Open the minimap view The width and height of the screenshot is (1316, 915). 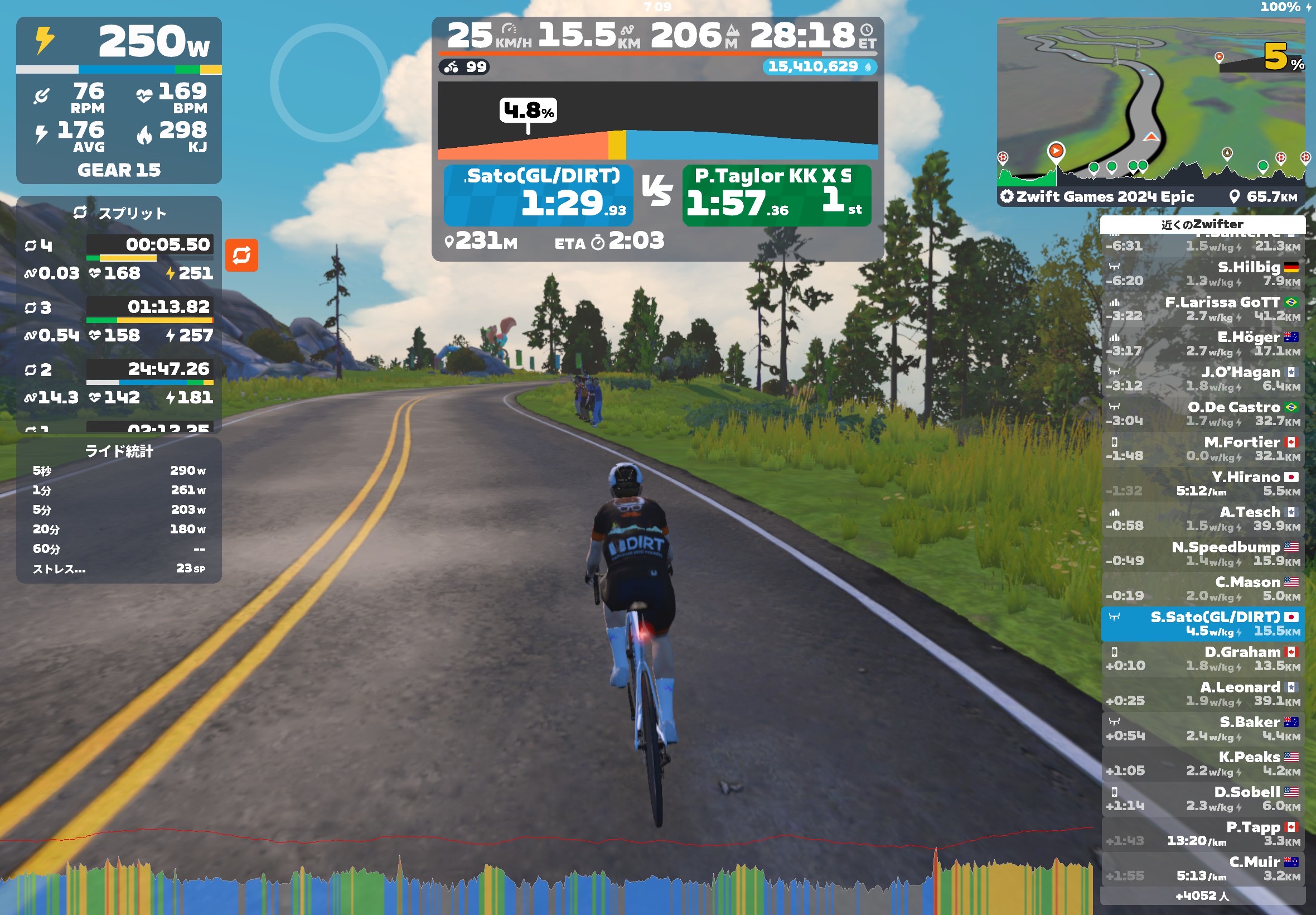pyautogui.click(x=1150, y=103)
